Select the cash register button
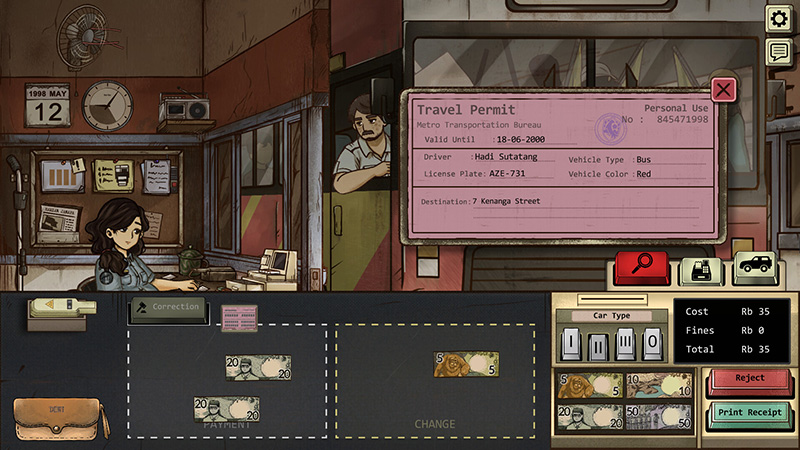 point(701,270)
